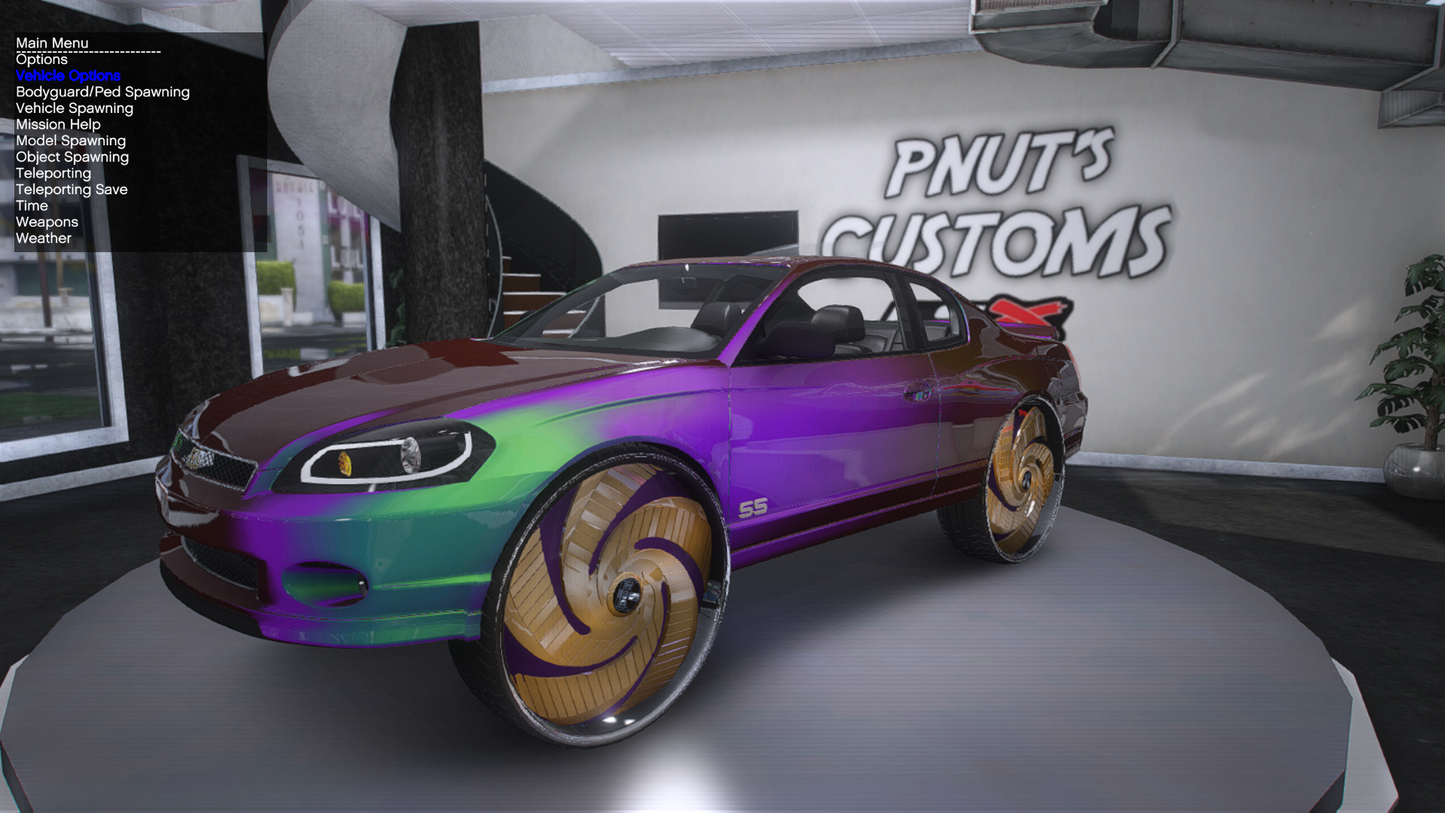Open the highlighted Vehicle Options entry
Image resolution: width=1445 pixels, height=813 pixels.
68,76
